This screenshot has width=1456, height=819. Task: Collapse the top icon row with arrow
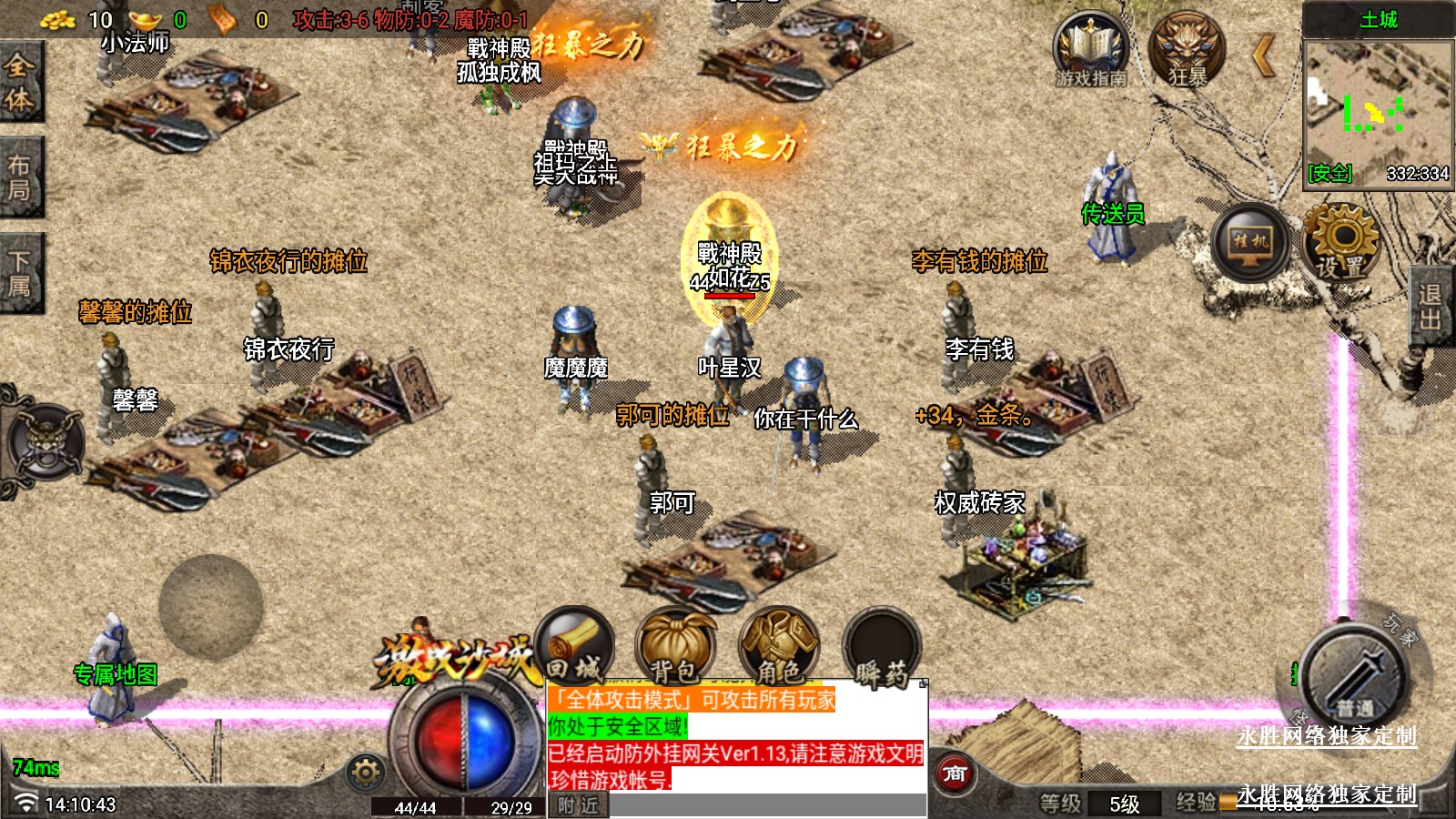click(1263, 56)
